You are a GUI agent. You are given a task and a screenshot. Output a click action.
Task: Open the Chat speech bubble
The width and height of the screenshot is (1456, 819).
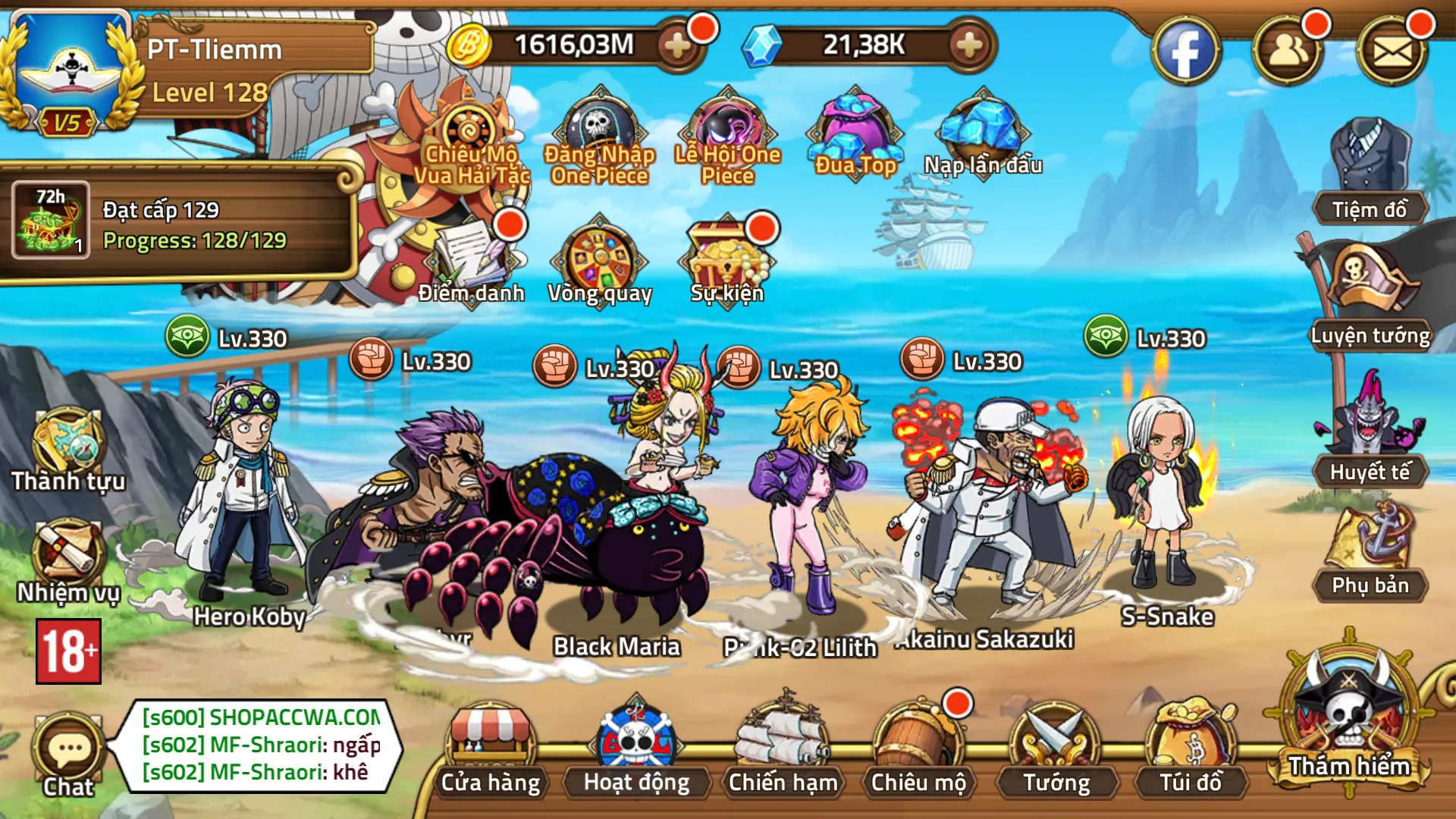[68, 755]
